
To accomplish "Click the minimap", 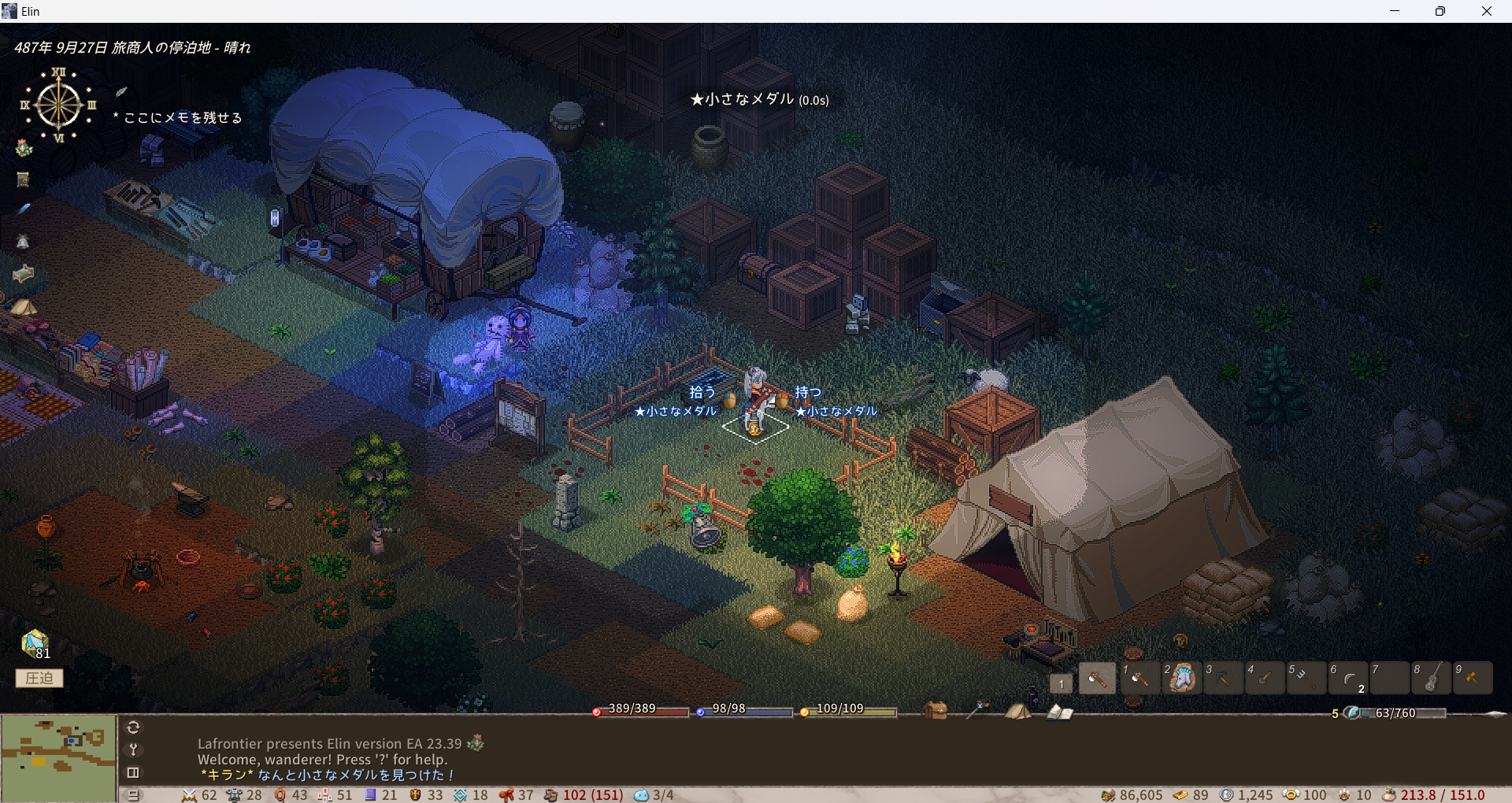I will 58,757.
